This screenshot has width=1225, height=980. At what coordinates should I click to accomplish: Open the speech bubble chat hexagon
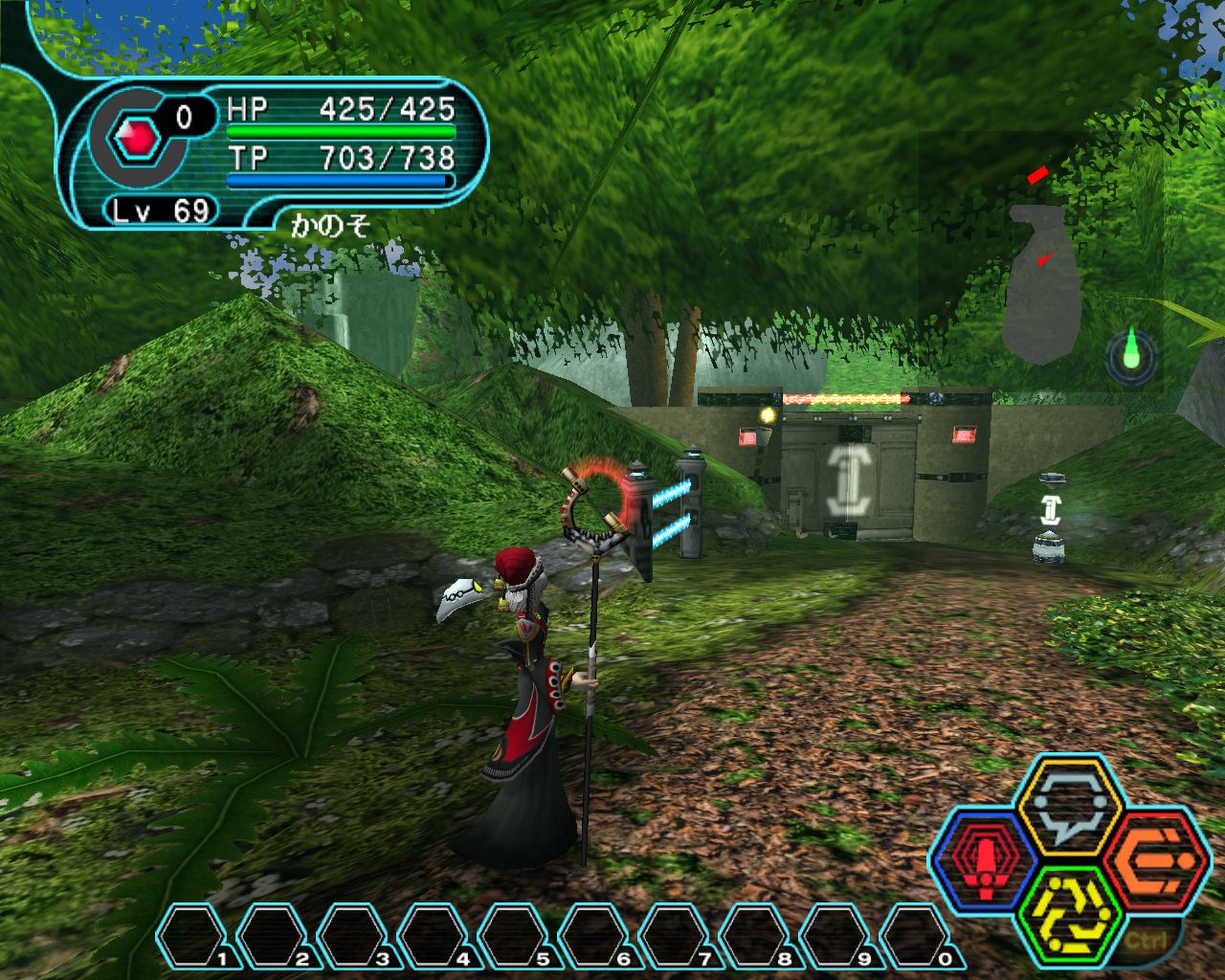(x=1068, y=802)
